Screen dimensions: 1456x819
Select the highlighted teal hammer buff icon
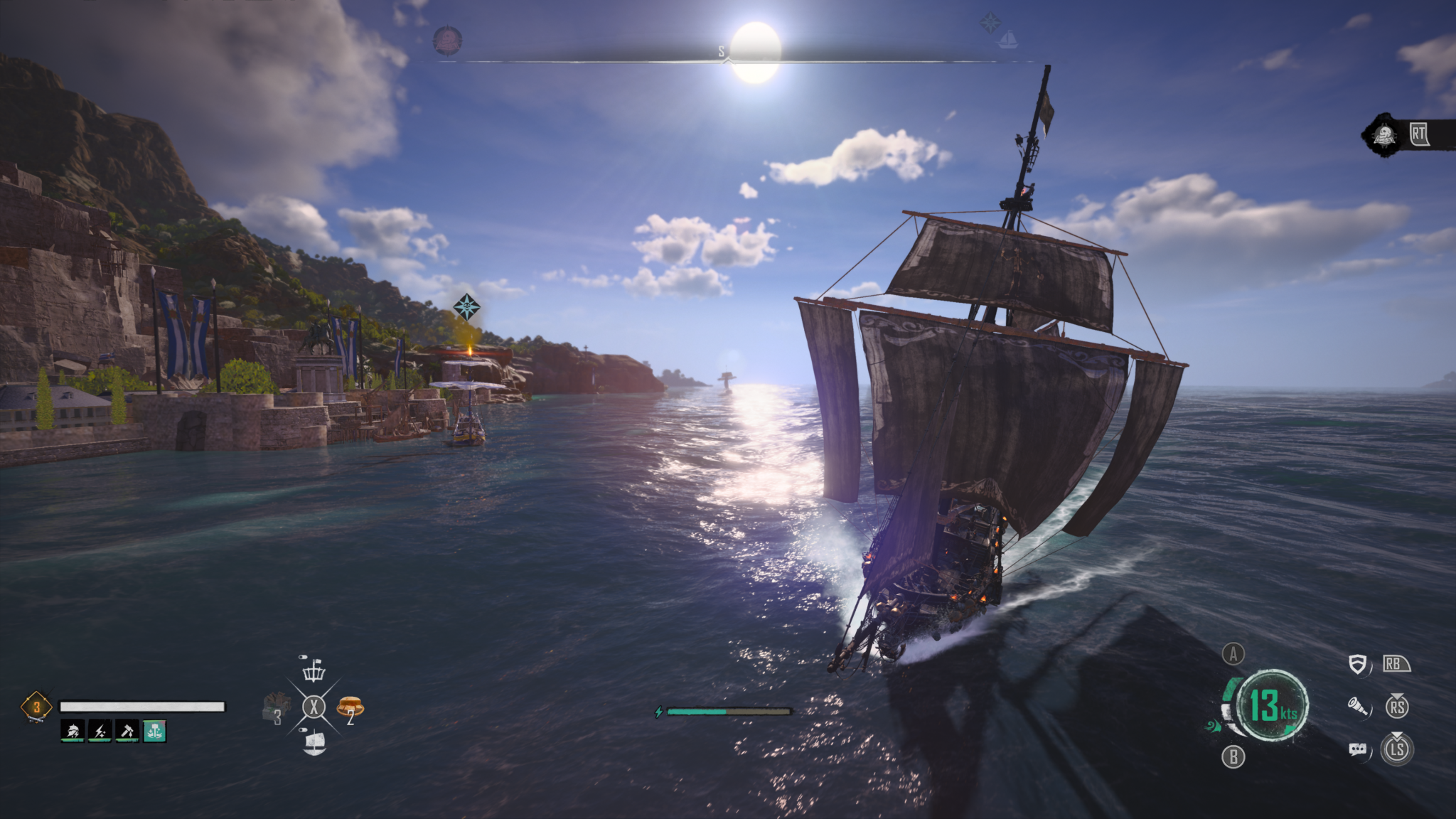click(155, 730)
